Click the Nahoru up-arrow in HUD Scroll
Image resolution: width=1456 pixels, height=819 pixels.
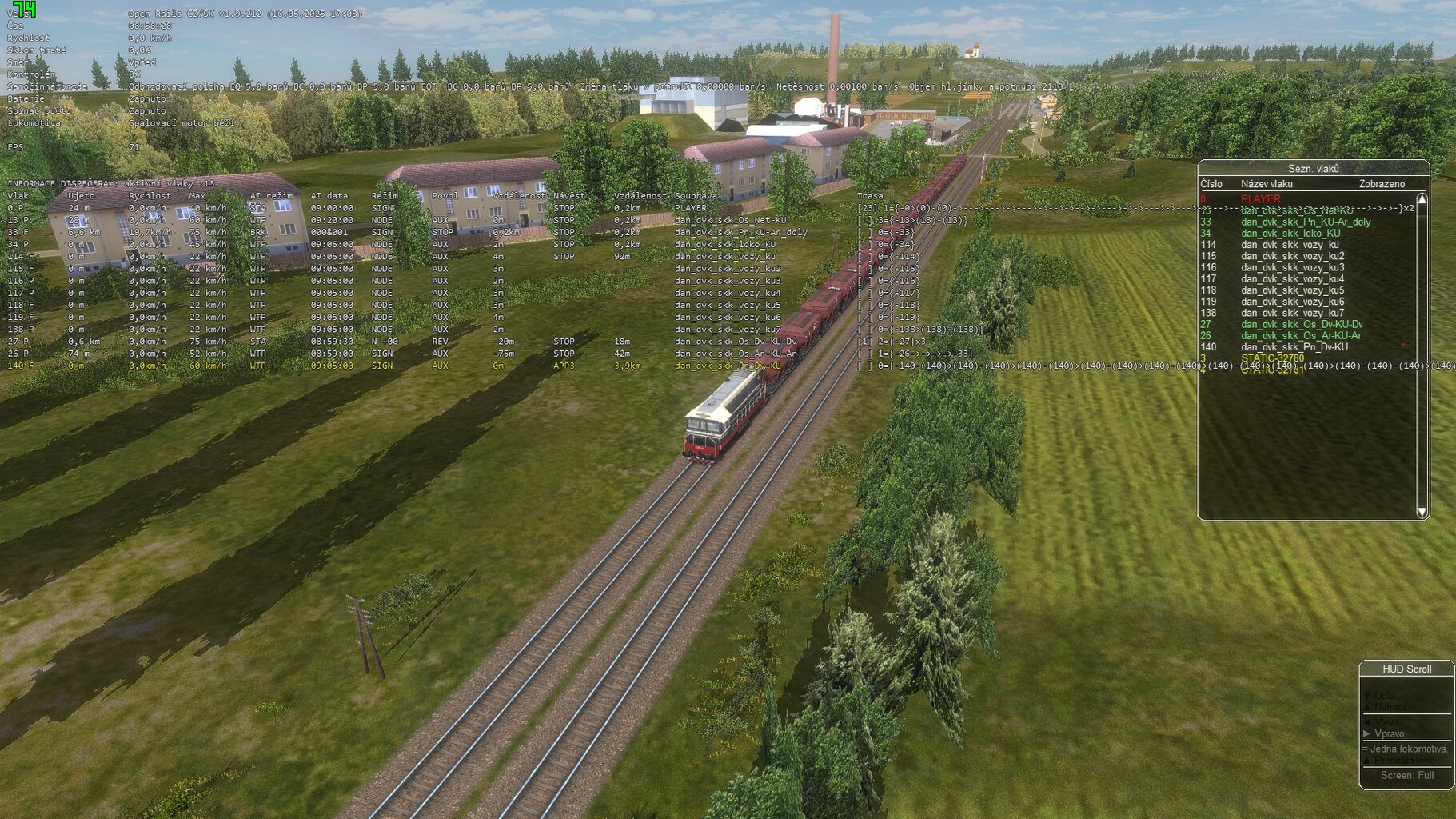point(1366,707)
